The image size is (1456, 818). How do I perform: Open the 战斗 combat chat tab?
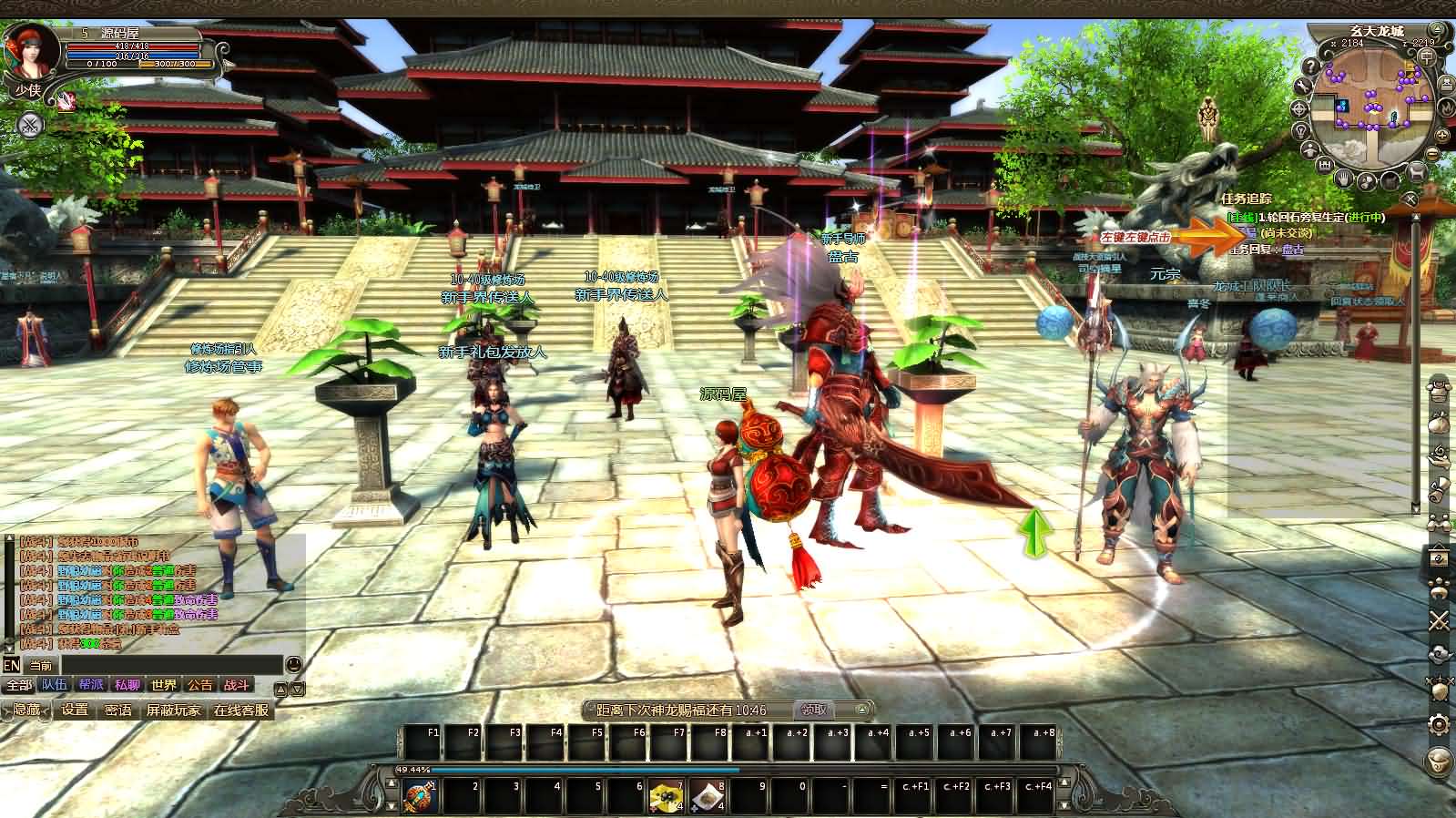tap(237, 686)
